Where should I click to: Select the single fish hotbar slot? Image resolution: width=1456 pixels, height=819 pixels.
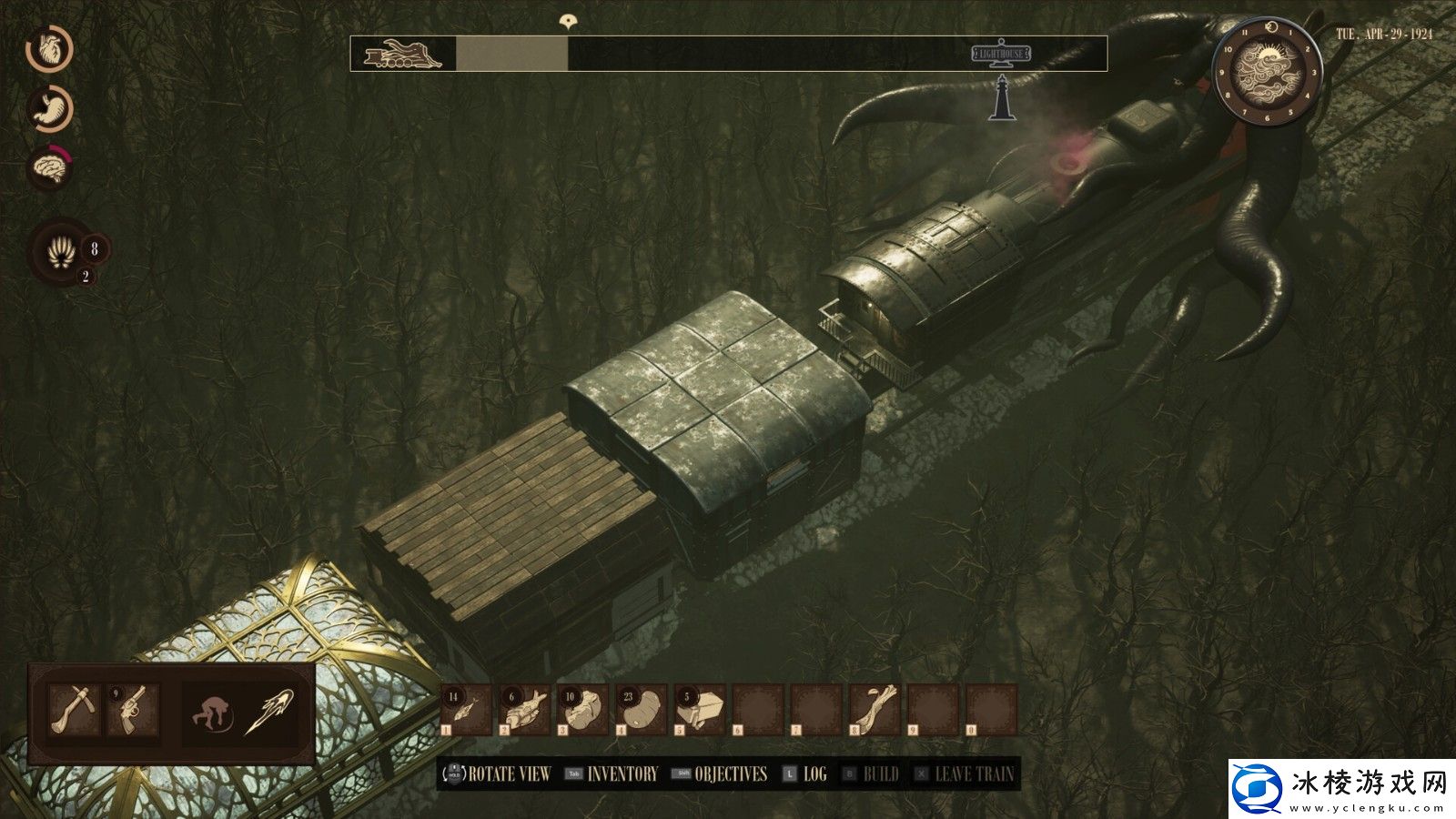465,710
